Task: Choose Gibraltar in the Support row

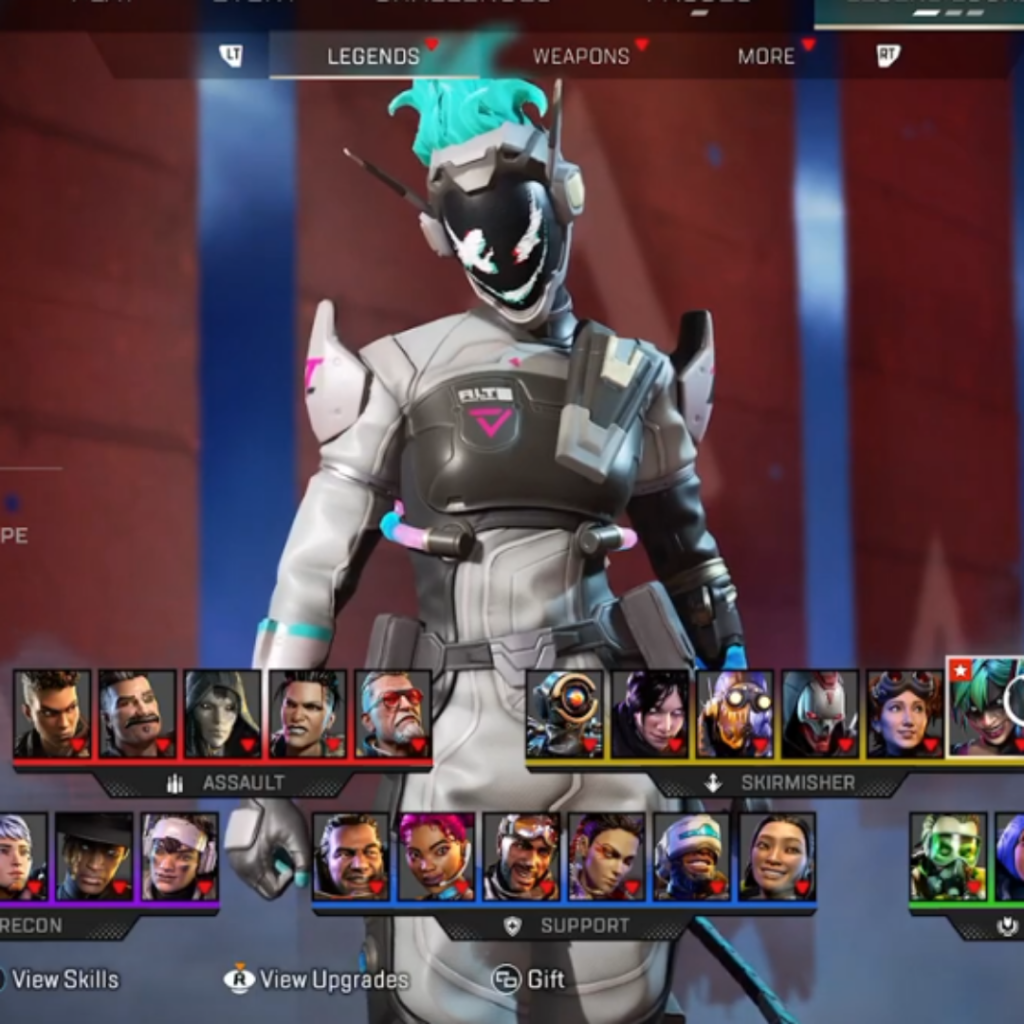Action: (351, 856)
